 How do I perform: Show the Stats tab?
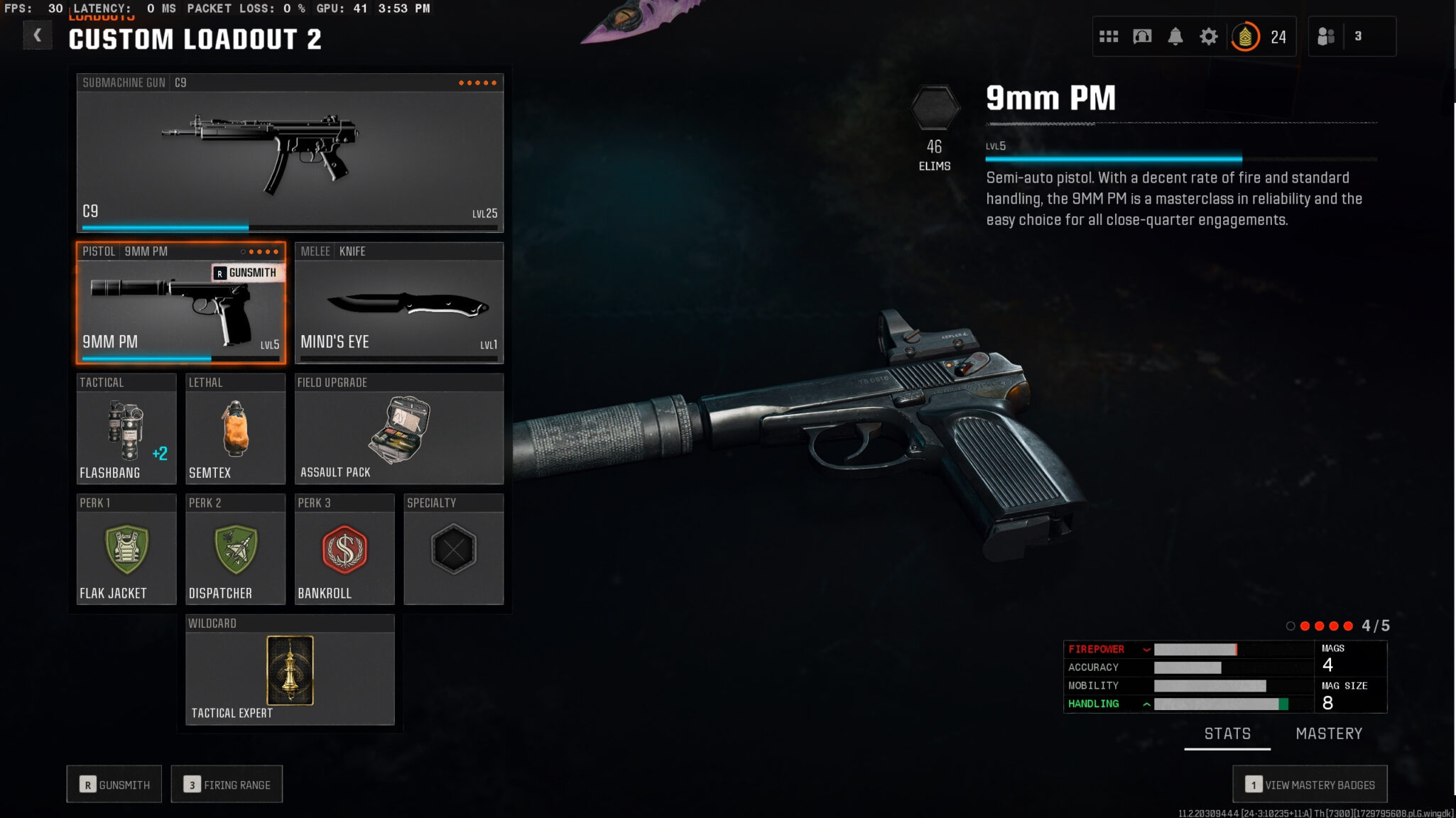tap(1227, 734)
